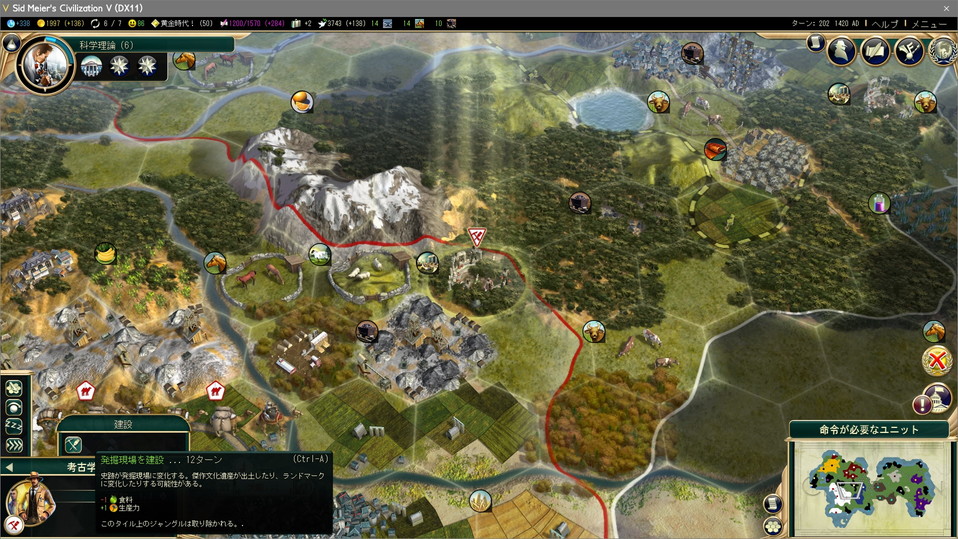Open the capitol building alert notification

[x=937, y=397]
